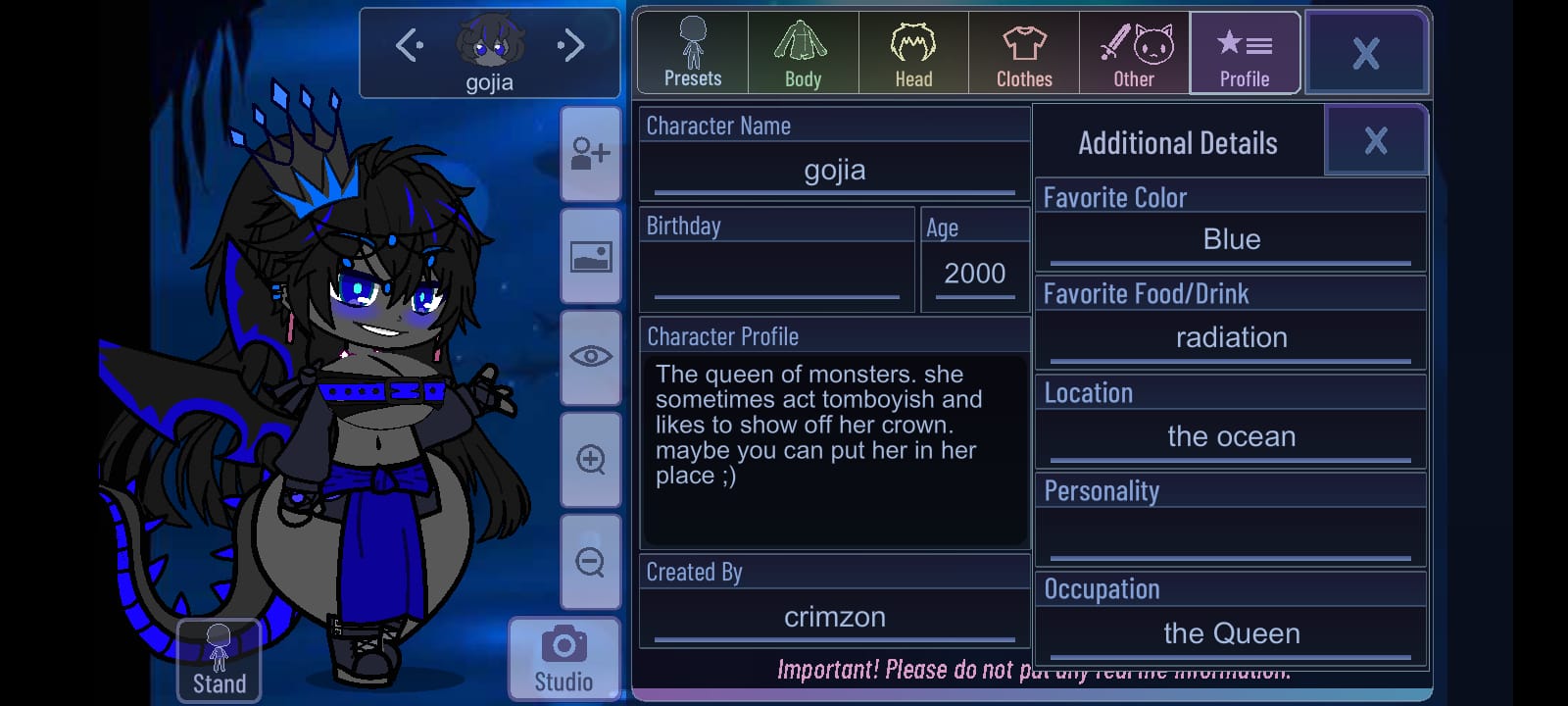
Task: Select the next character arrow
Action: click(x=570, y=45)
